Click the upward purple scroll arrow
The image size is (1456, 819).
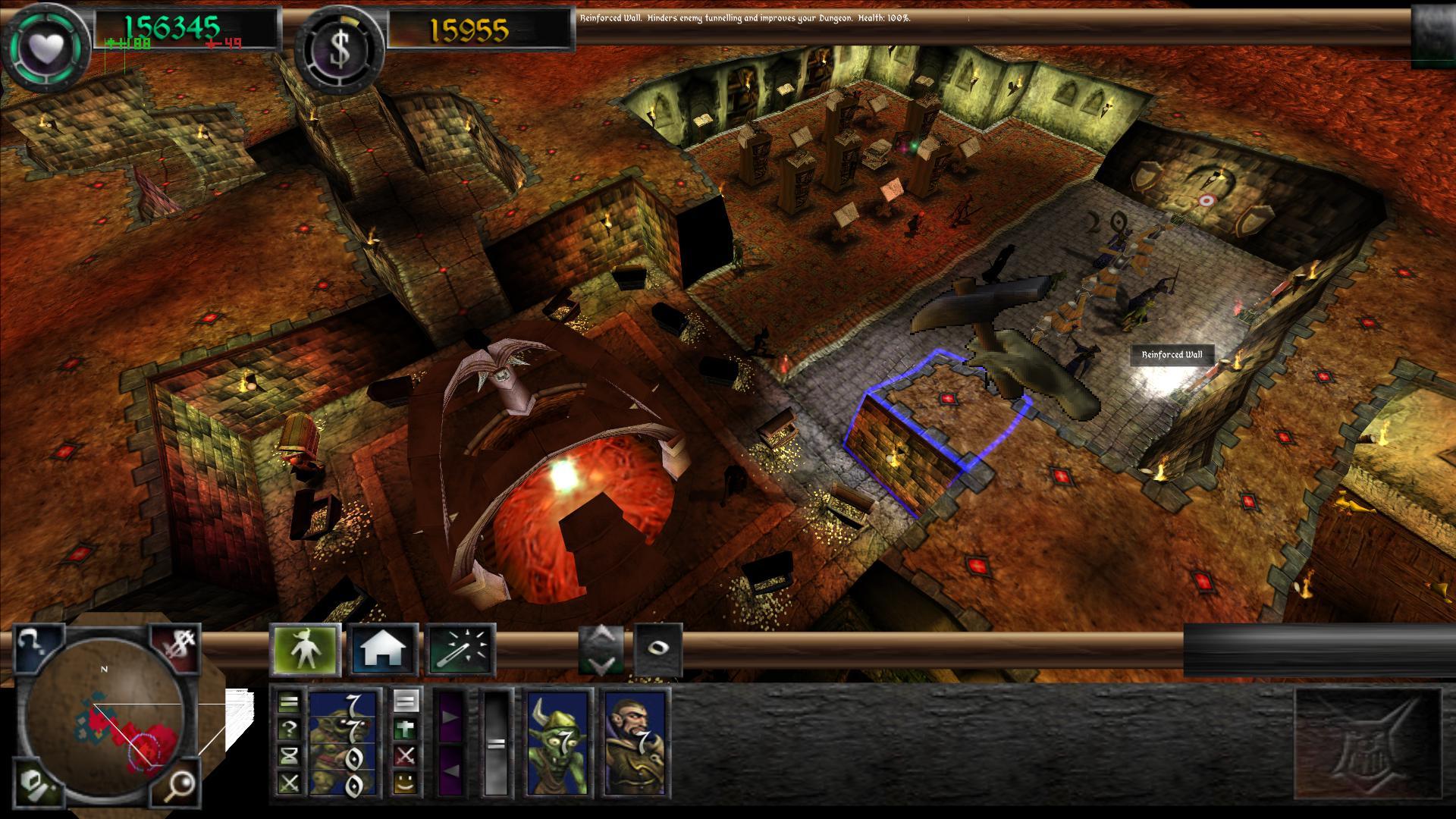coord(450,716)
